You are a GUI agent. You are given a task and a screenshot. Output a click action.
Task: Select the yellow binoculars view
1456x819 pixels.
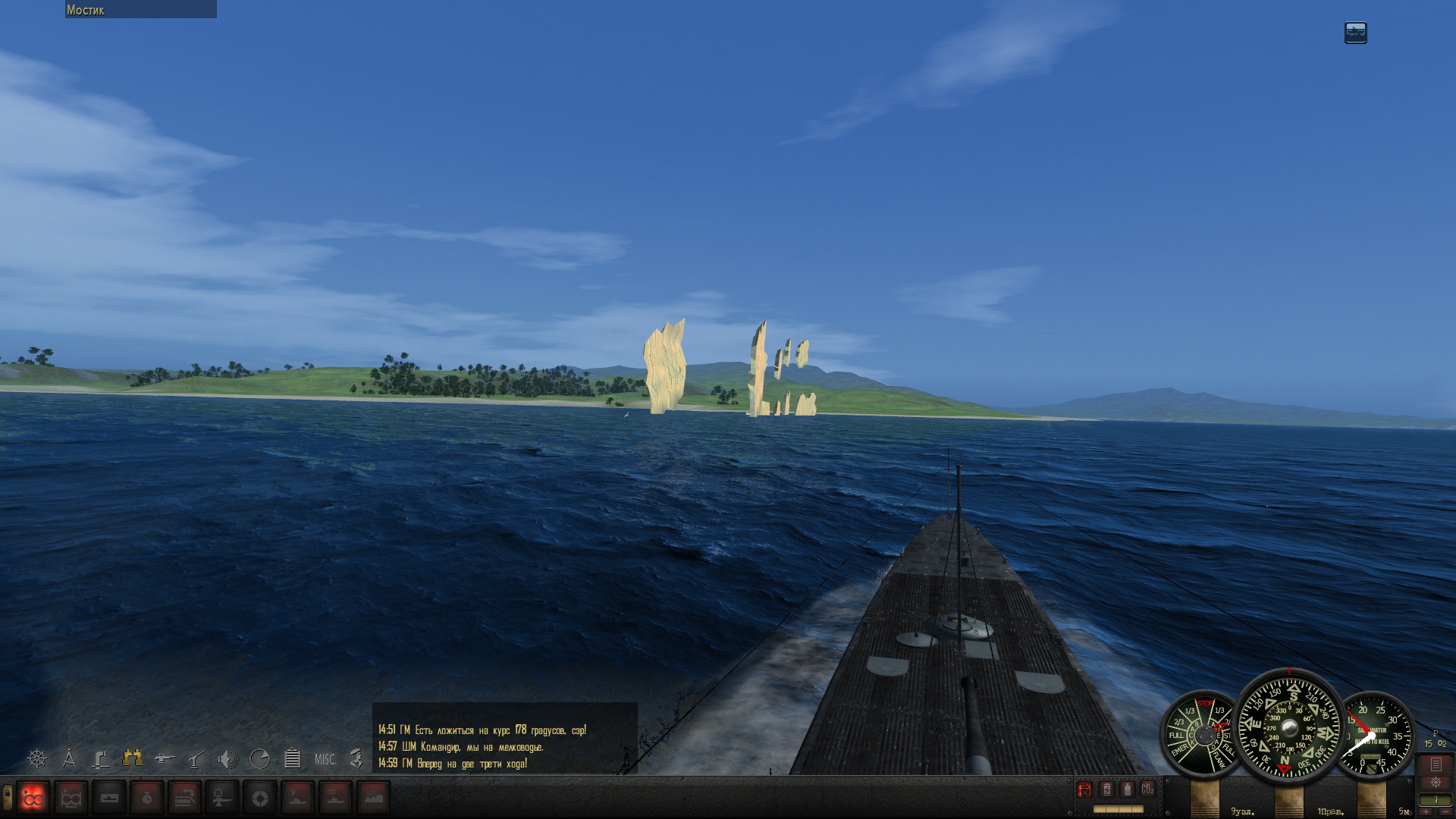133,758
